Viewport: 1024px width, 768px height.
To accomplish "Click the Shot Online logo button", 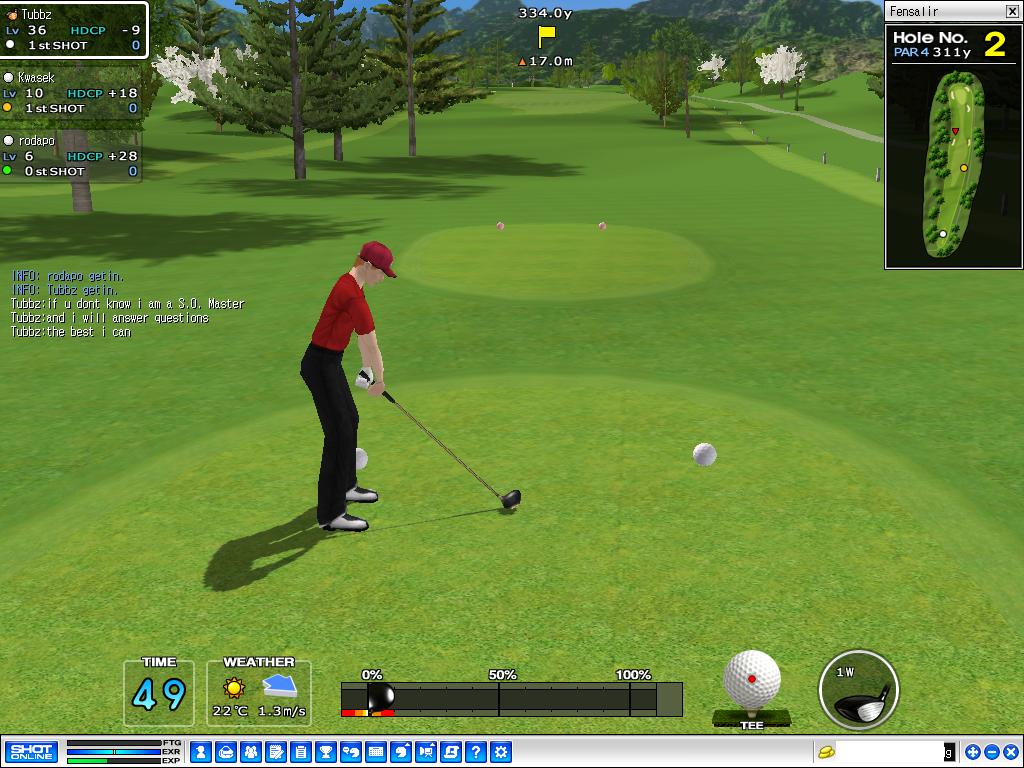I will tap(31, 751).
